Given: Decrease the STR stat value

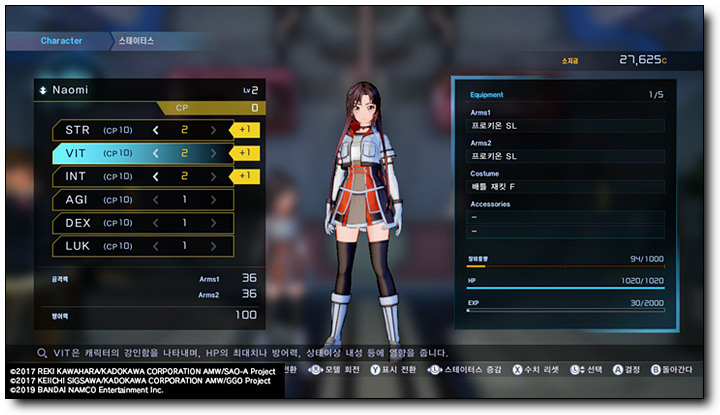Looking at the screenshot, I should (x=156, y=130).
